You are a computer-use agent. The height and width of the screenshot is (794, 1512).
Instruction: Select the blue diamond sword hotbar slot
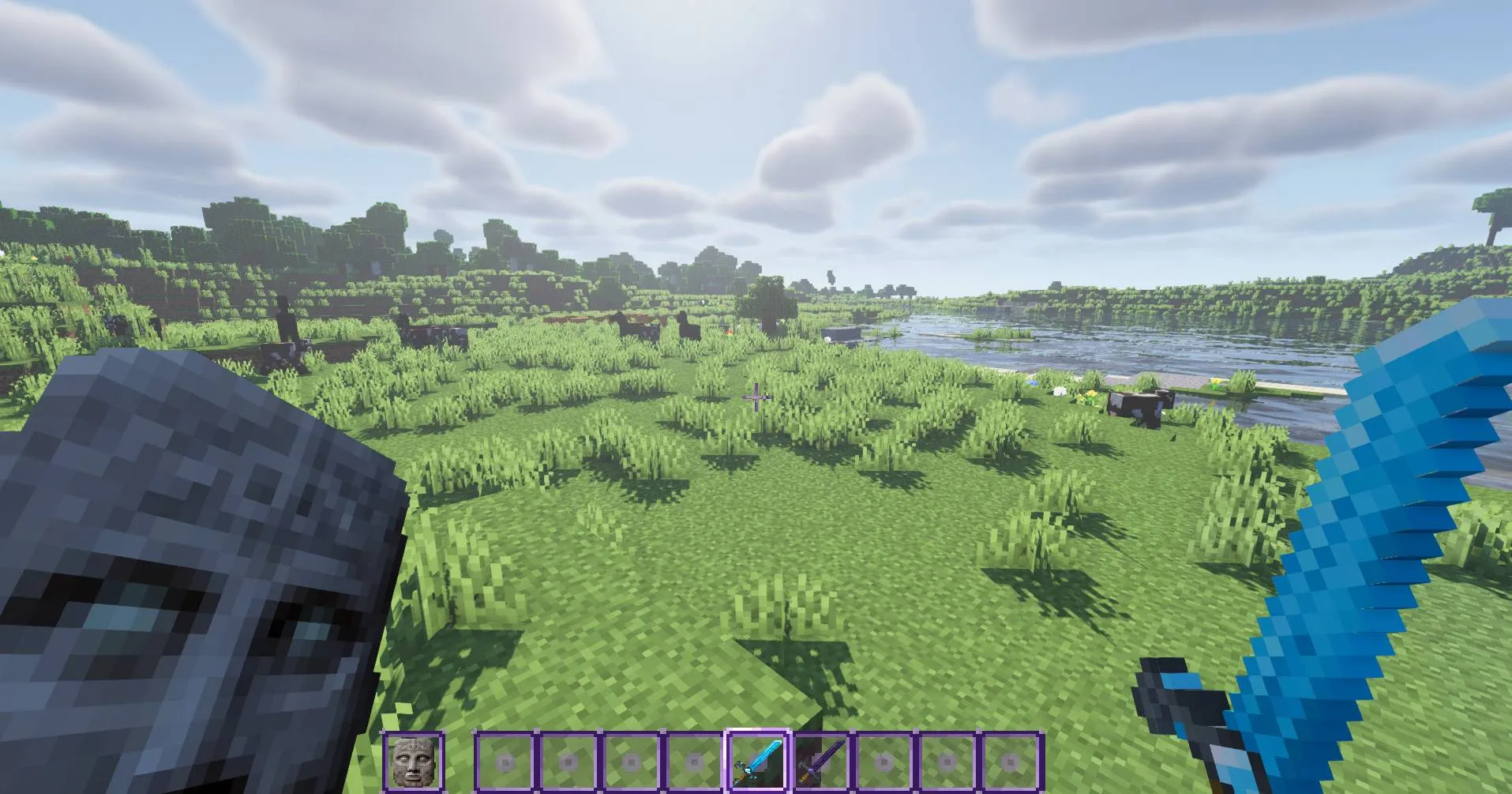757,762
